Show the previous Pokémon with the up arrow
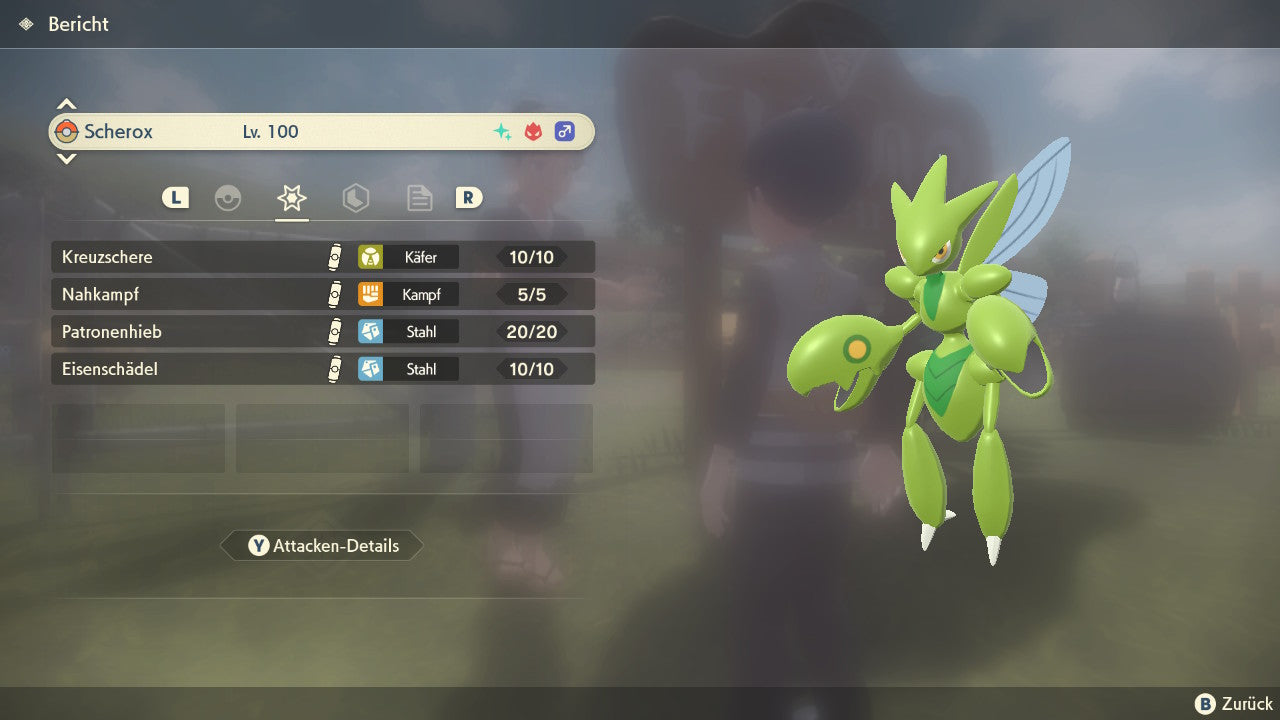The image size is (1280, 720). (x=66, y=104)
